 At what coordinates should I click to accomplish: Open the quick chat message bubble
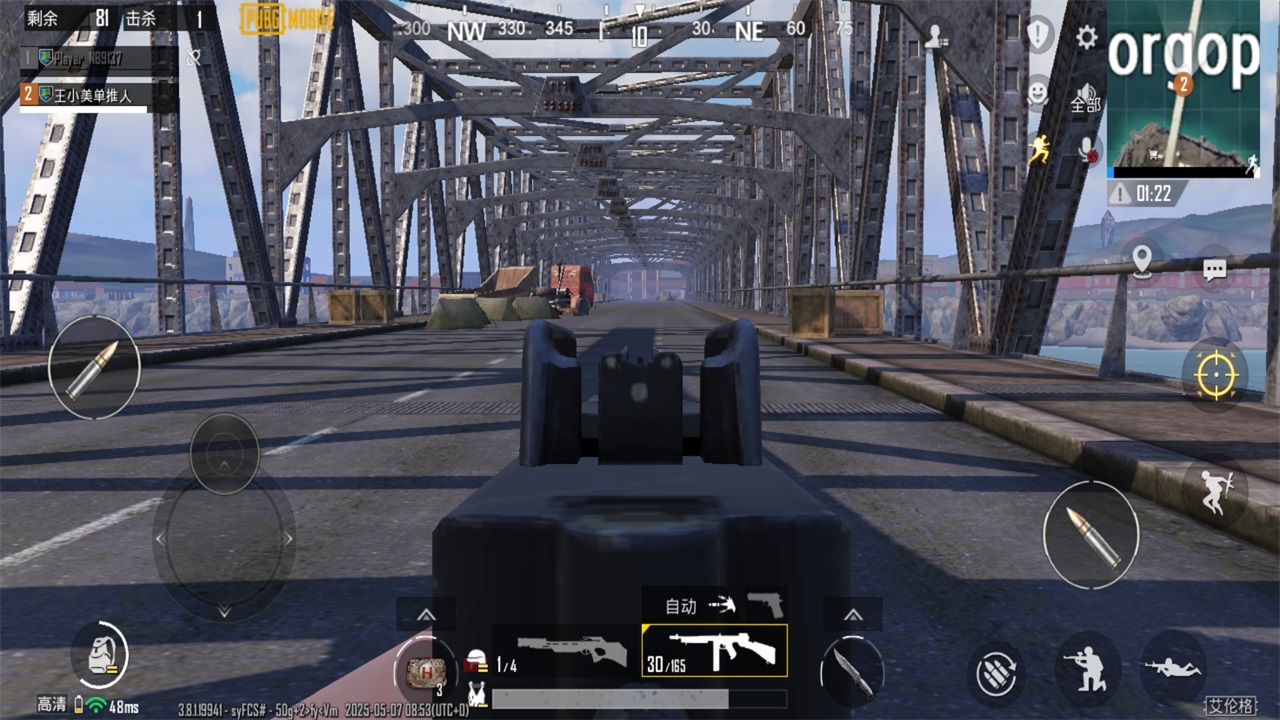[1214, 268]
